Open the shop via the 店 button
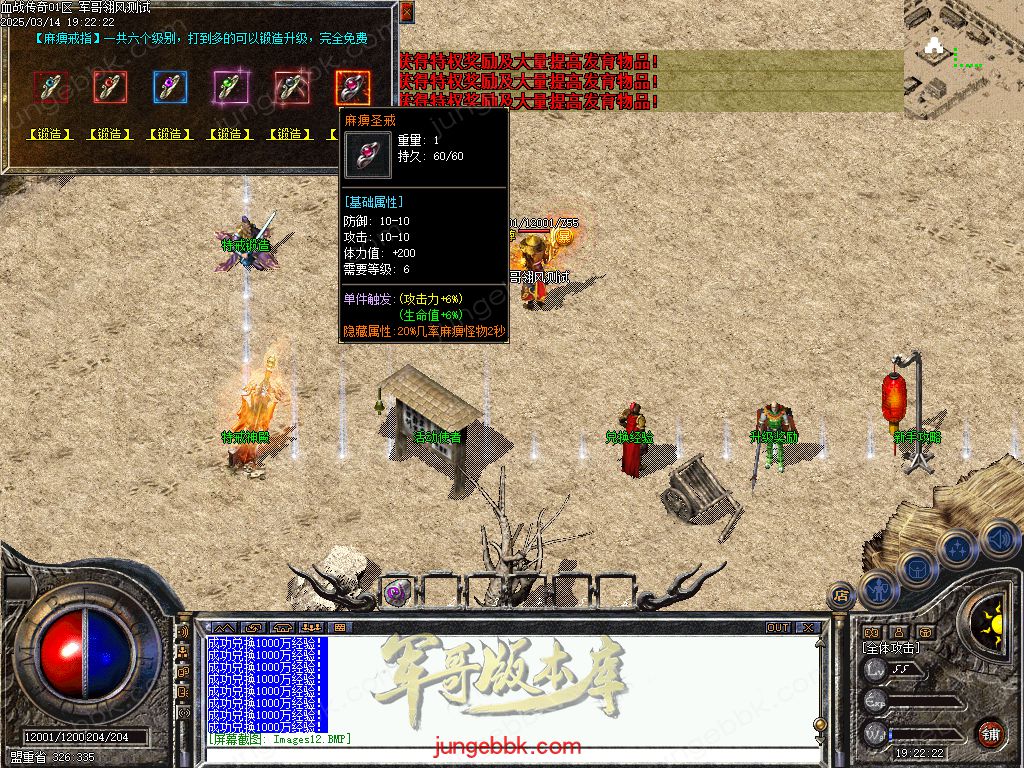1024x768 pixels. coord(841,594)
